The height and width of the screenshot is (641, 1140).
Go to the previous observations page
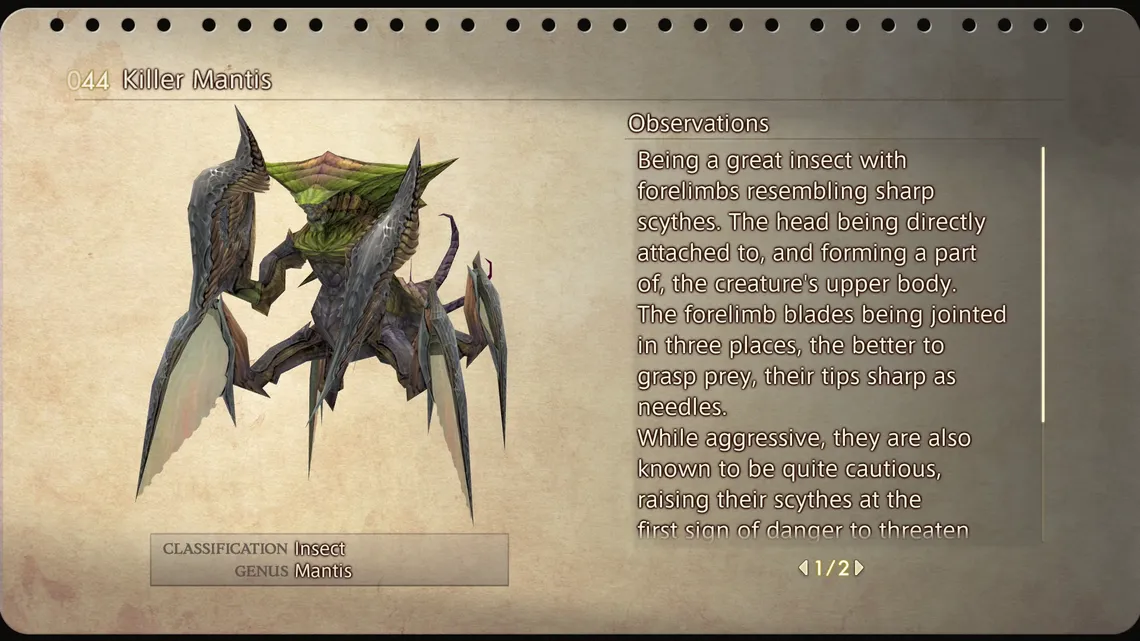click(803, 568)
